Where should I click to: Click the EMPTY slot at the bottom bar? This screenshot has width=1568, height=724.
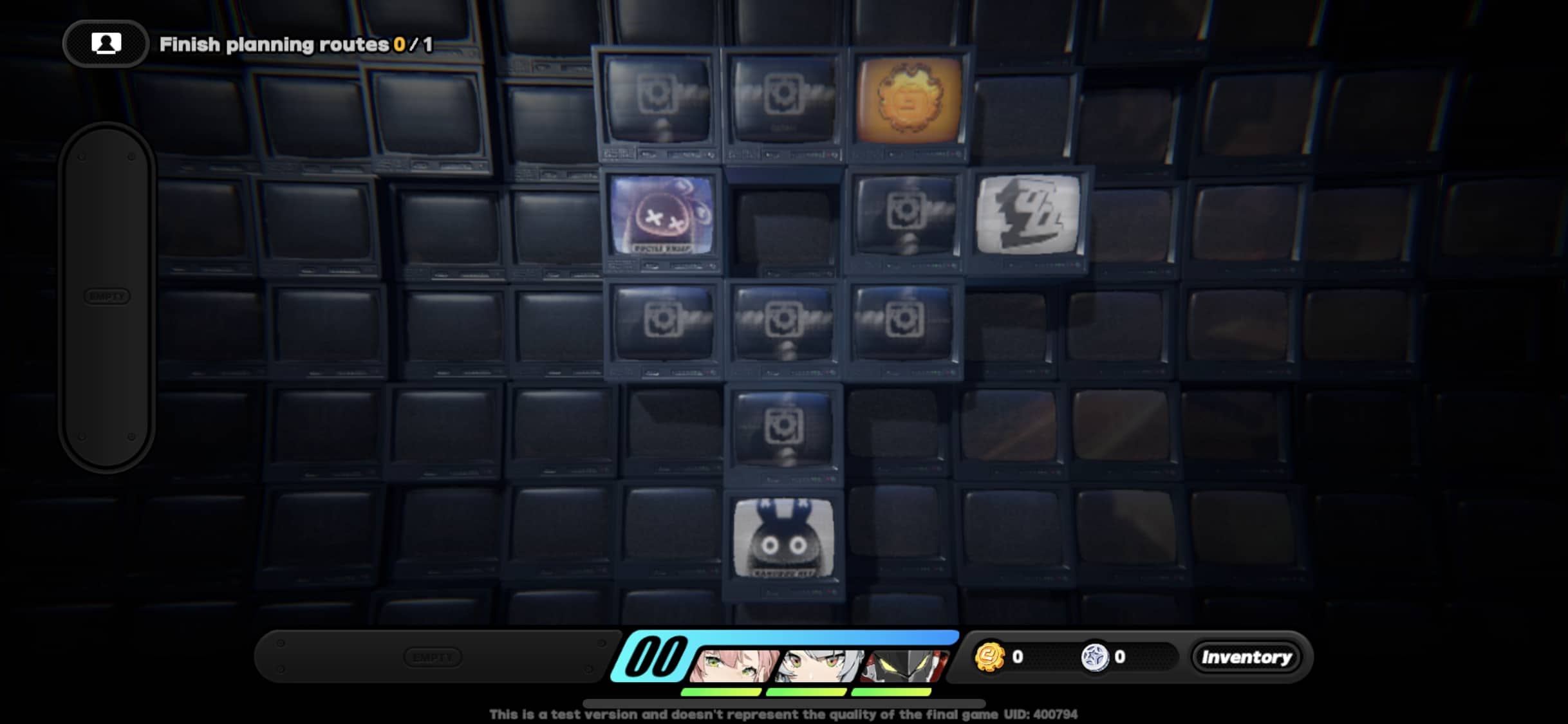pos(433,656)
